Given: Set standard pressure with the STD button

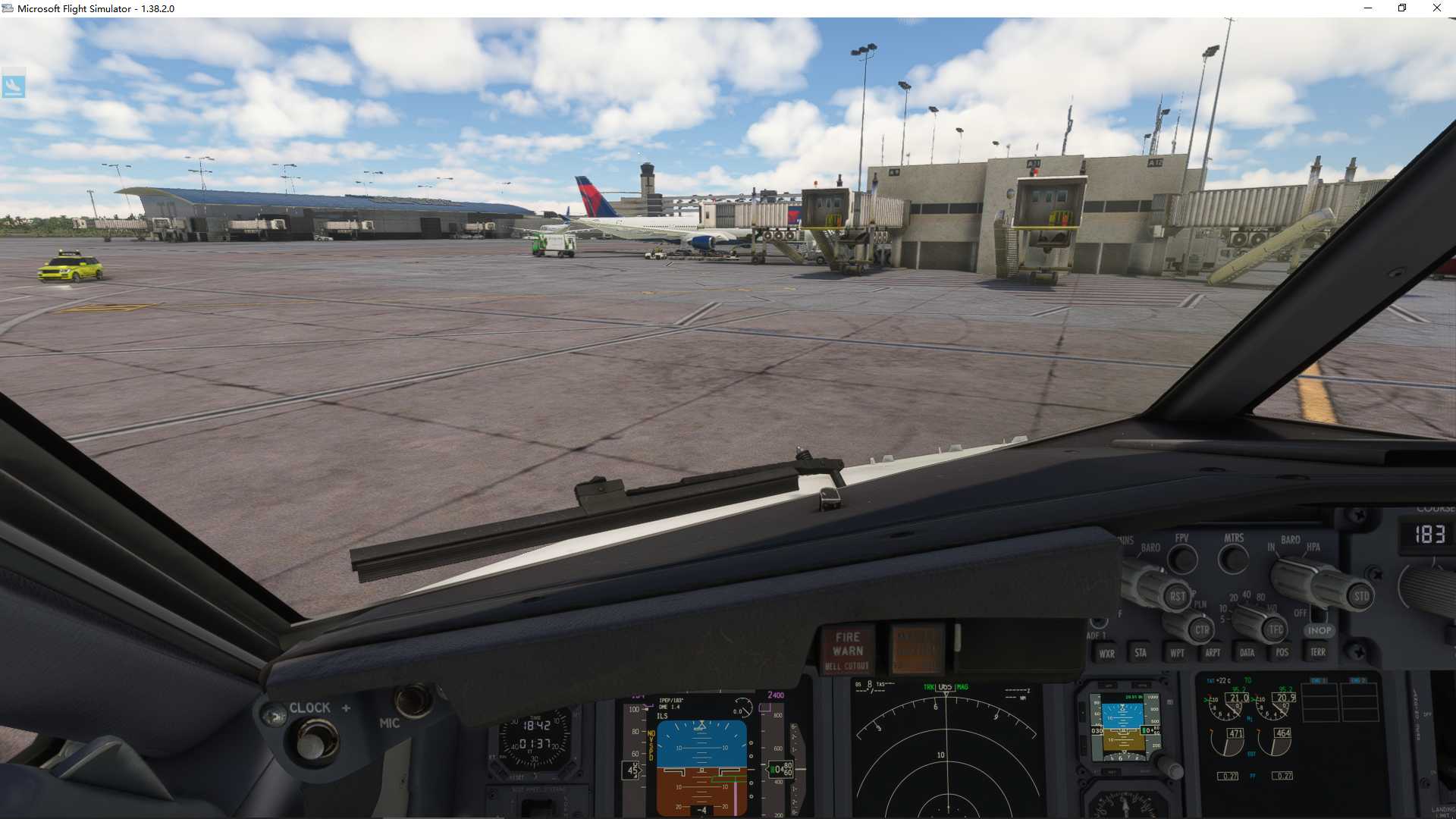Looking at the screenshot, I should tap(1361, 595).
